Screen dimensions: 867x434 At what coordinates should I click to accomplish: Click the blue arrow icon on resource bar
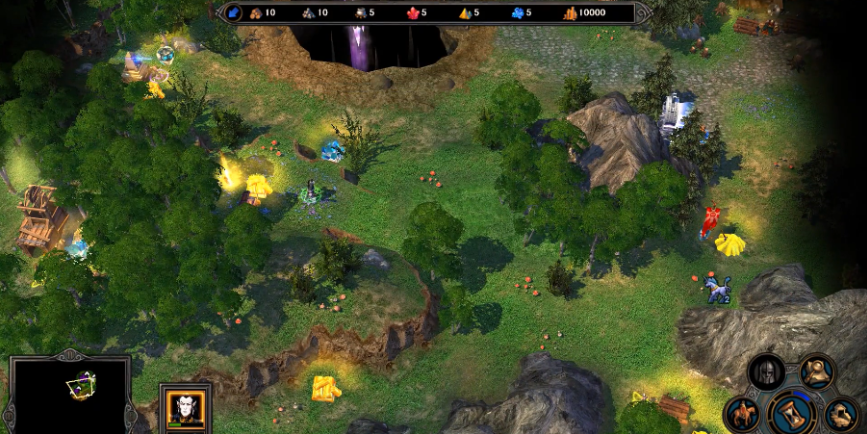coord(234,13)
